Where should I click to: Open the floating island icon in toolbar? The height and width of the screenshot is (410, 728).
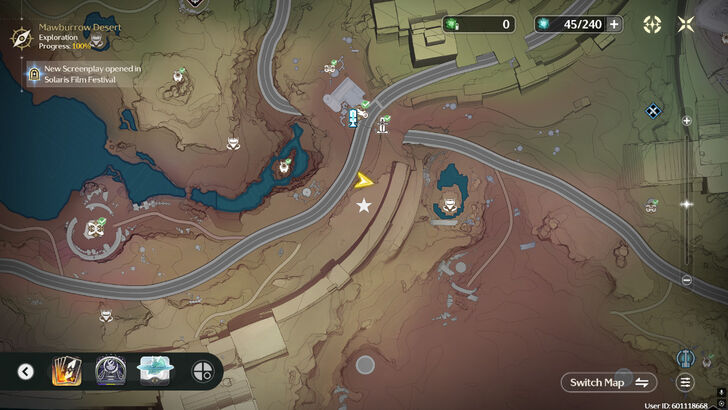[155, 372]
